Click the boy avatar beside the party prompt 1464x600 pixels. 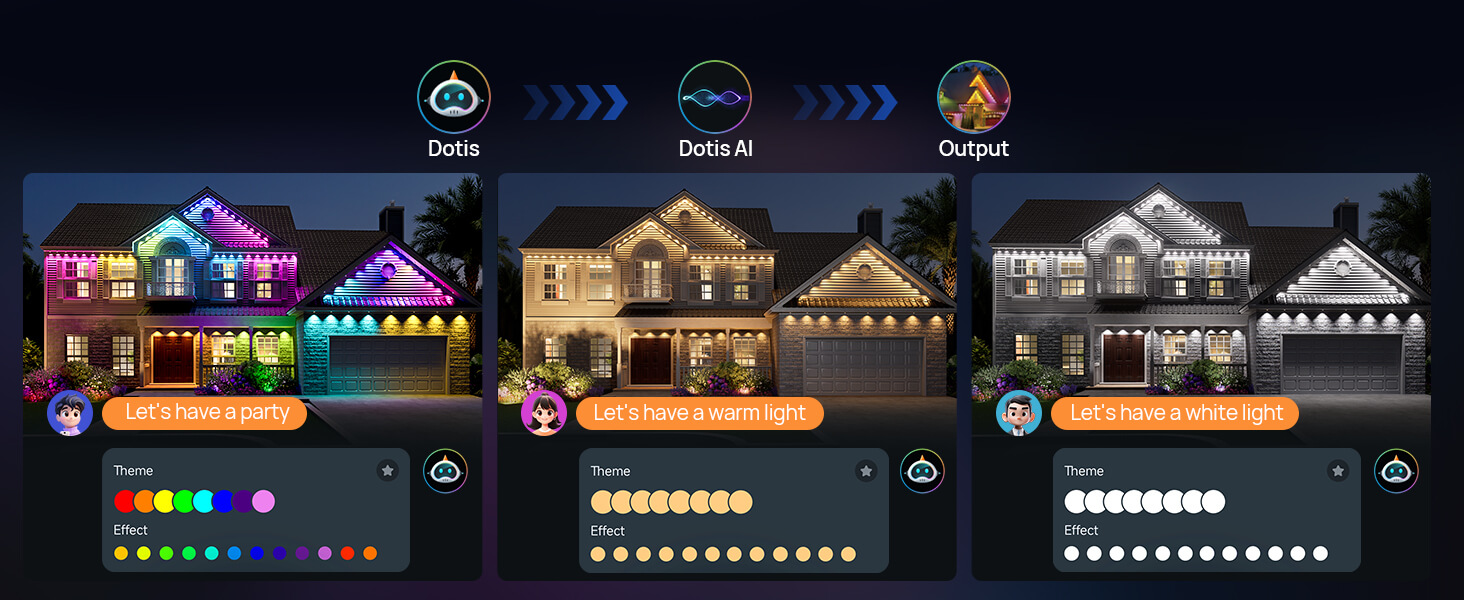(70, 413)
